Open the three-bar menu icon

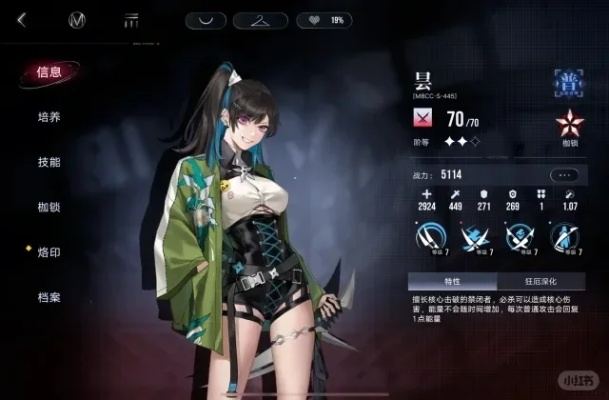130,20
